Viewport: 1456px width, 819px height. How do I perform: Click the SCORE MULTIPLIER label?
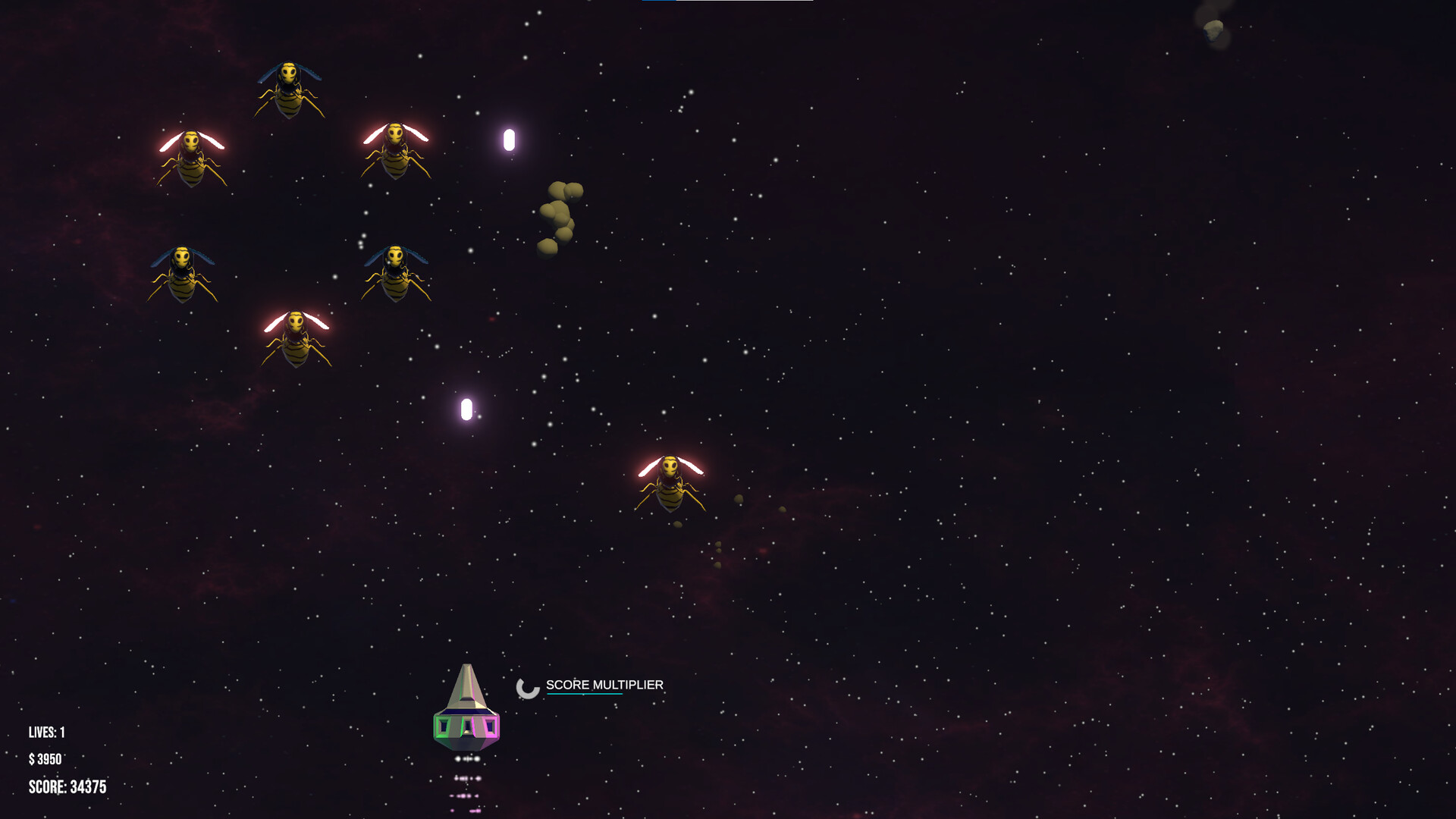click(x=603, y=685)
